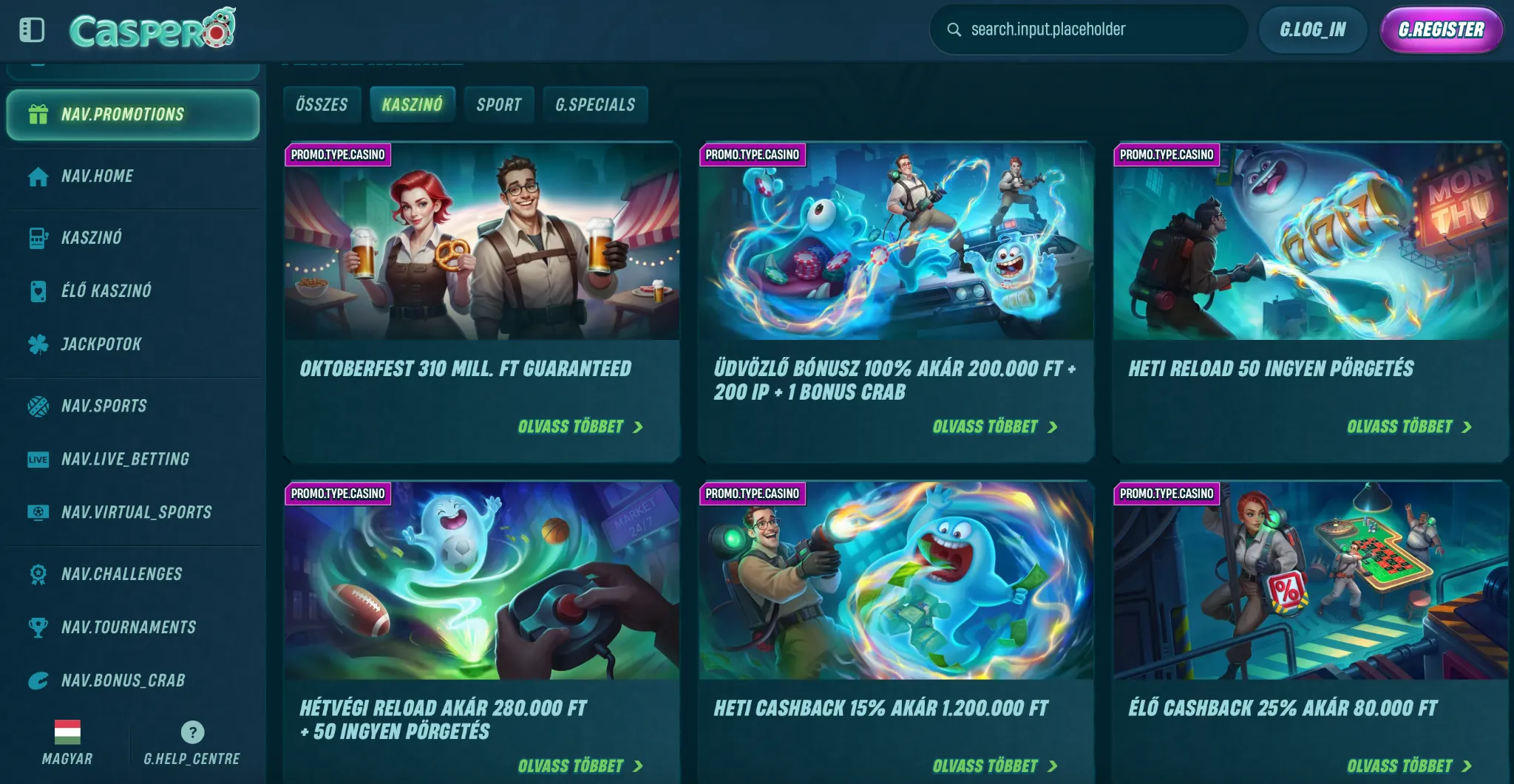
Task: Choose the G.SPECIALS tab
Action: point(595,104)
